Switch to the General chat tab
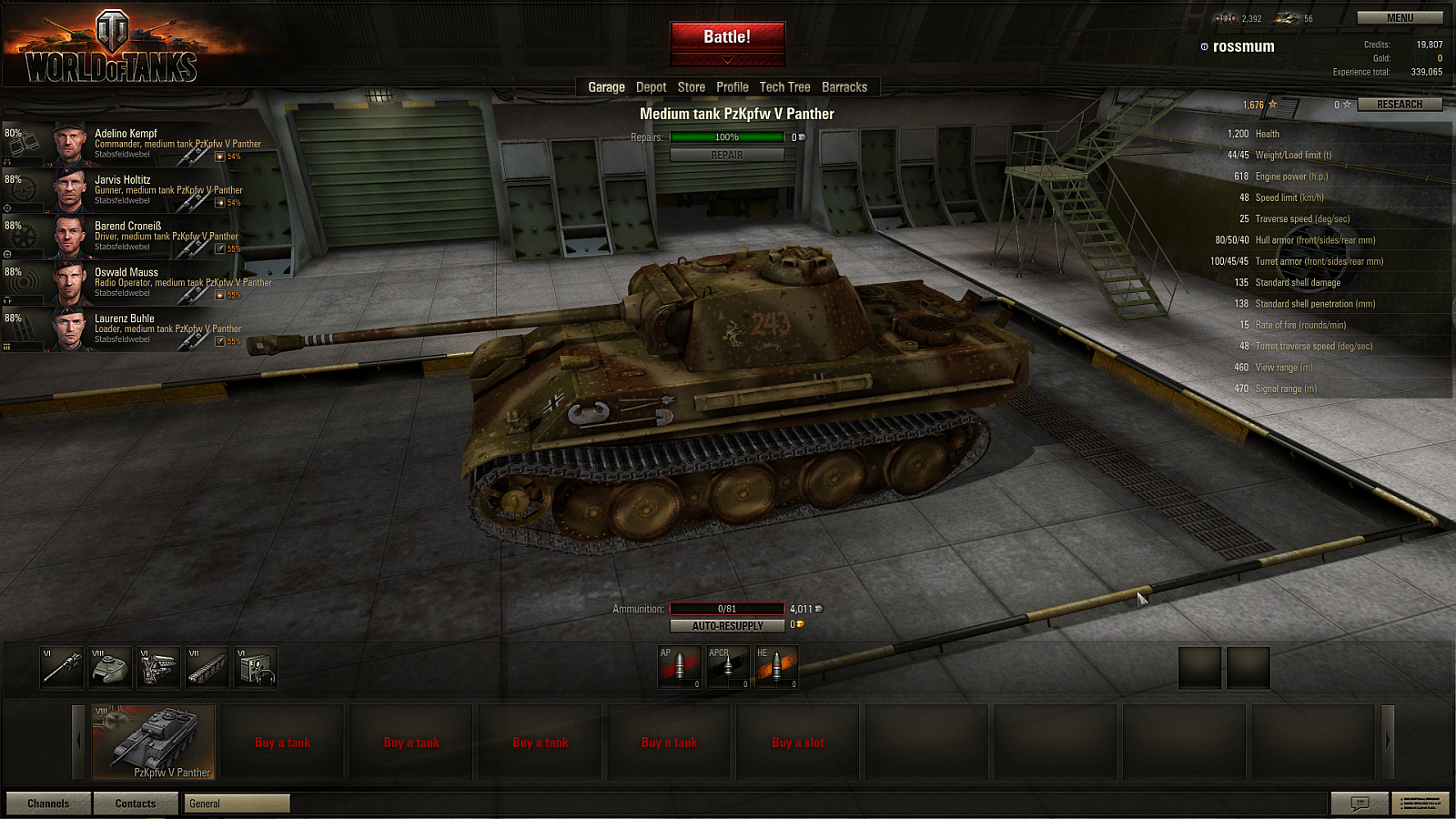The width and height of the screenshot is (1456, 819). click(x=237, y=804)
